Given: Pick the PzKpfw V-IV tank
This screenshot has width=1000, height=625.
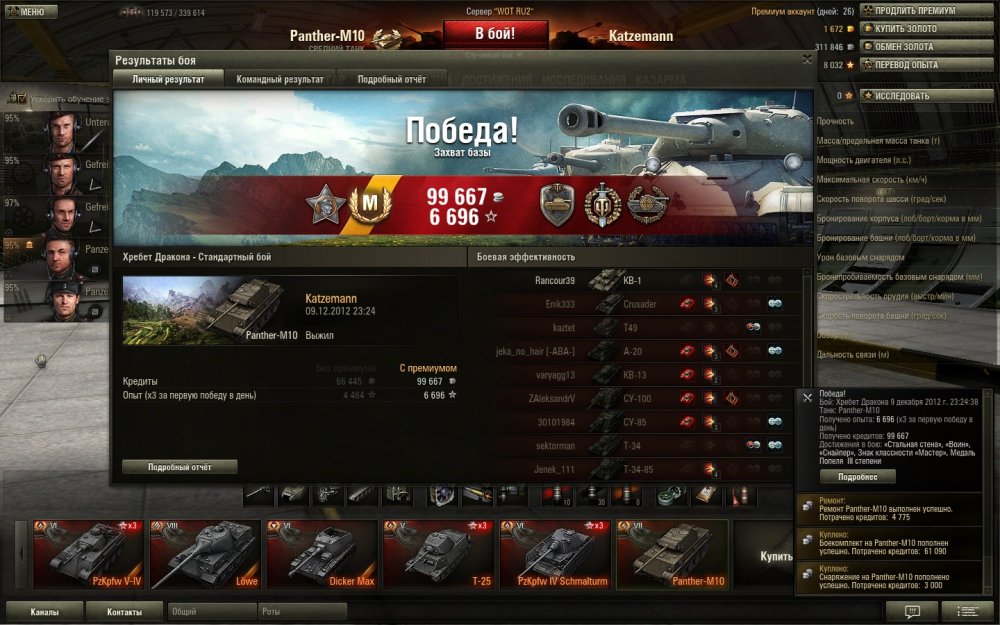Looking at the screenshot, I should (x=90, y=554).
